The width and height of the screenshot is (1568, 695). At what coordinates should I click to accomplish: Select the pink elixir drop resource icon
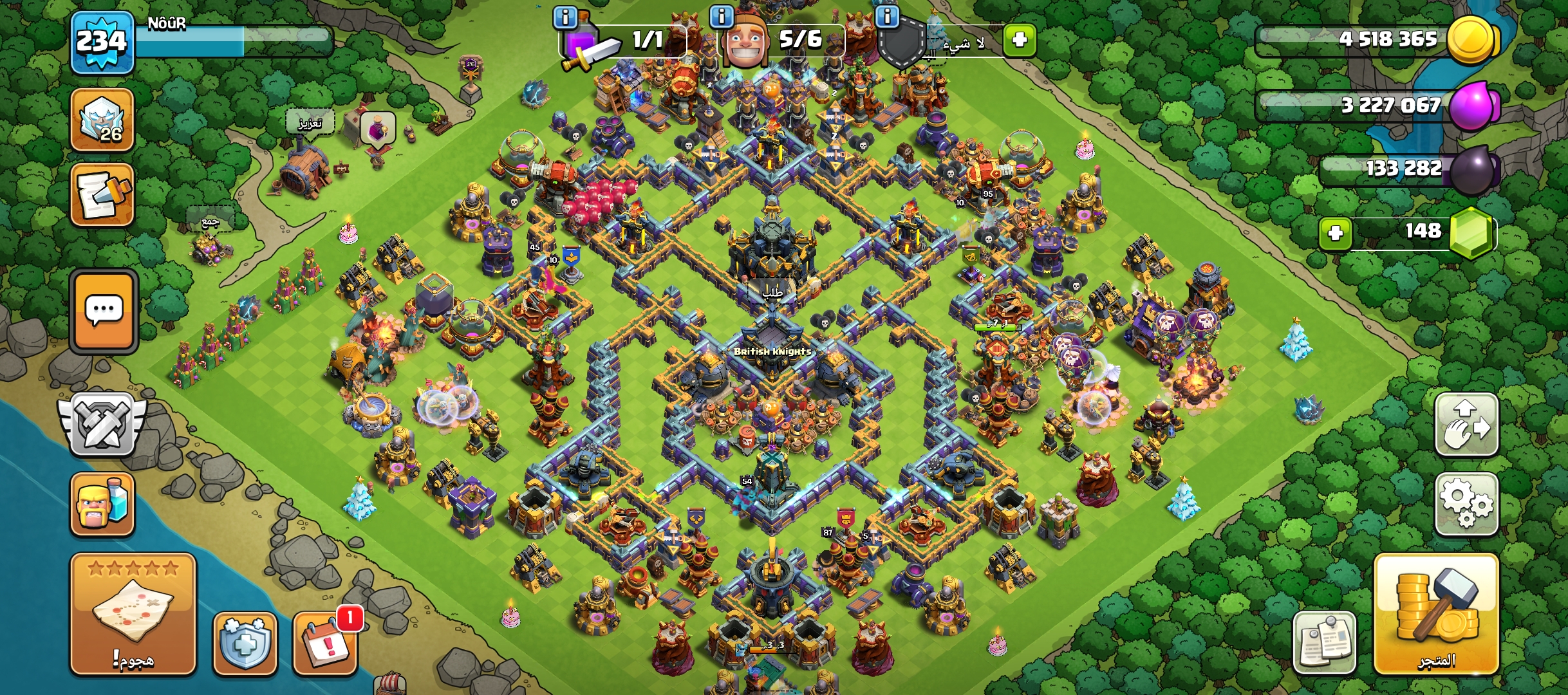(x=1474, y=105)
